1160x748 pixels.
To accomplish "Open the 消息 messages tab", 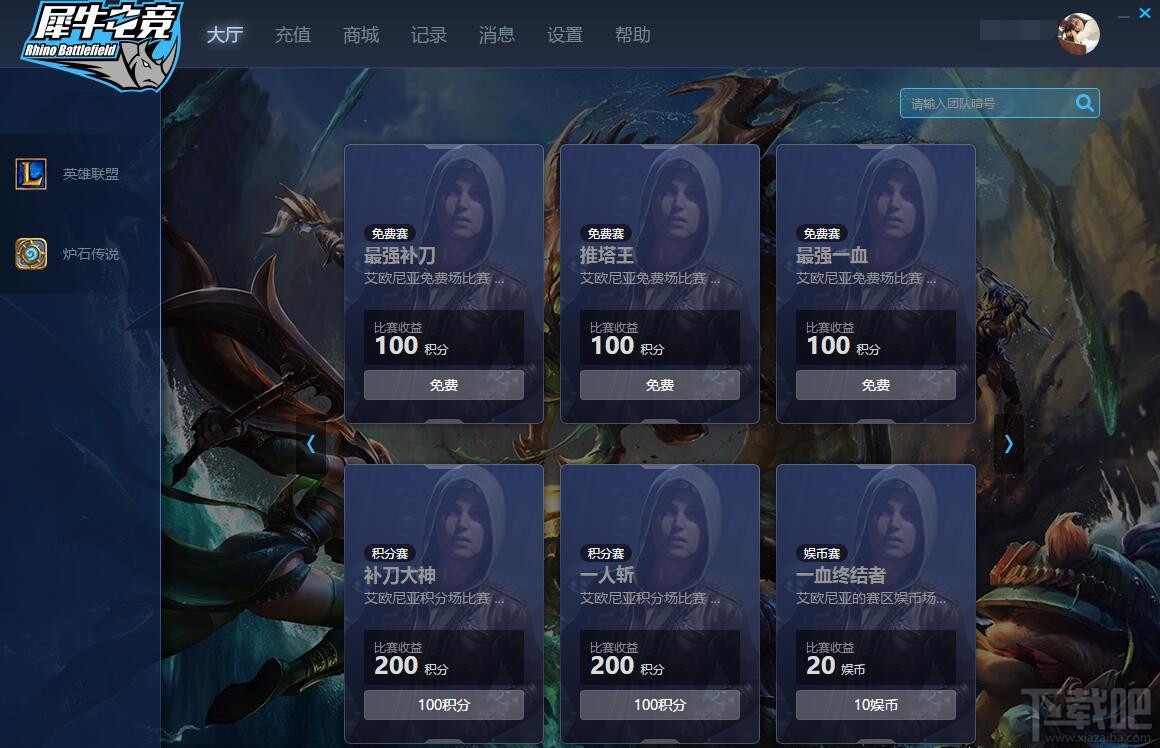I will tap(497, 35).
